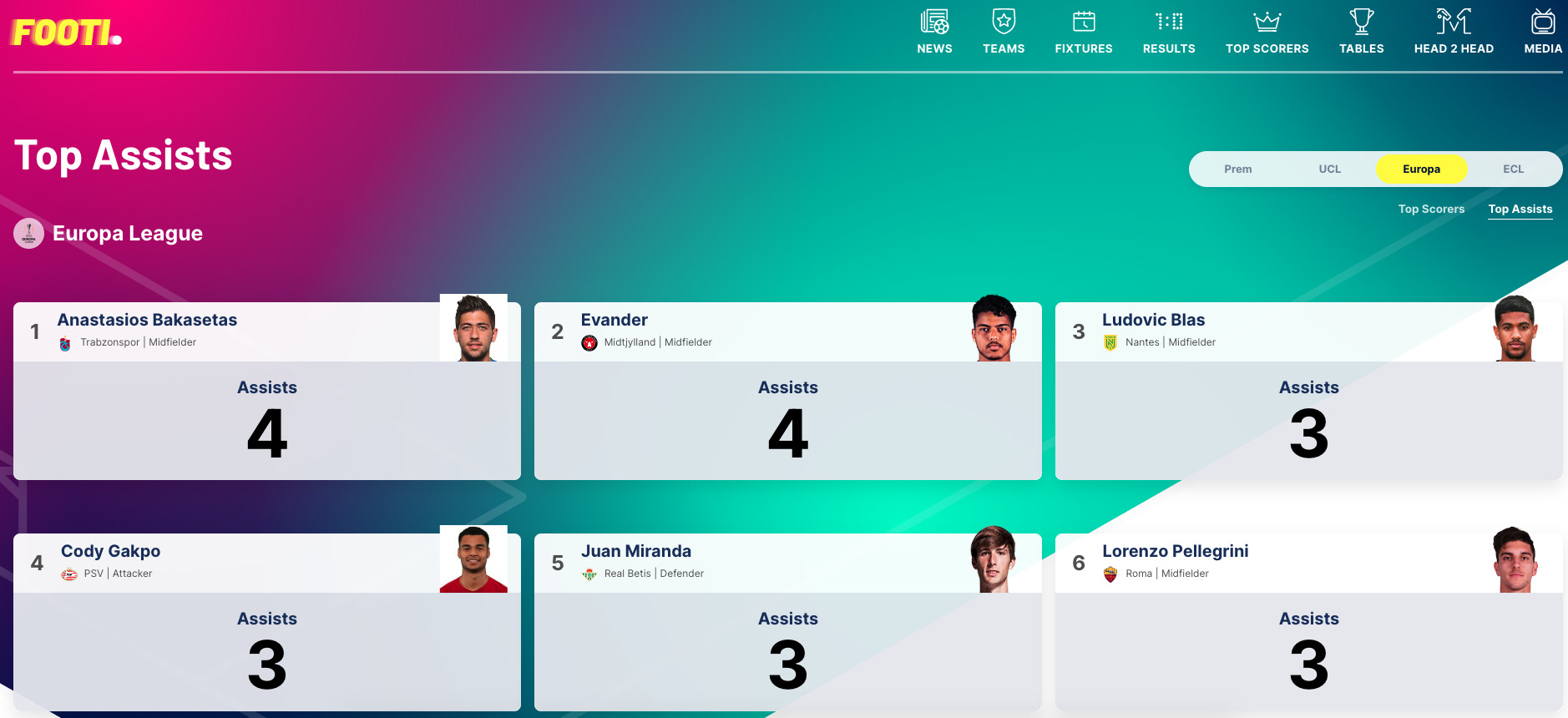
Task: View the Results page
Action: point(1169,32)
